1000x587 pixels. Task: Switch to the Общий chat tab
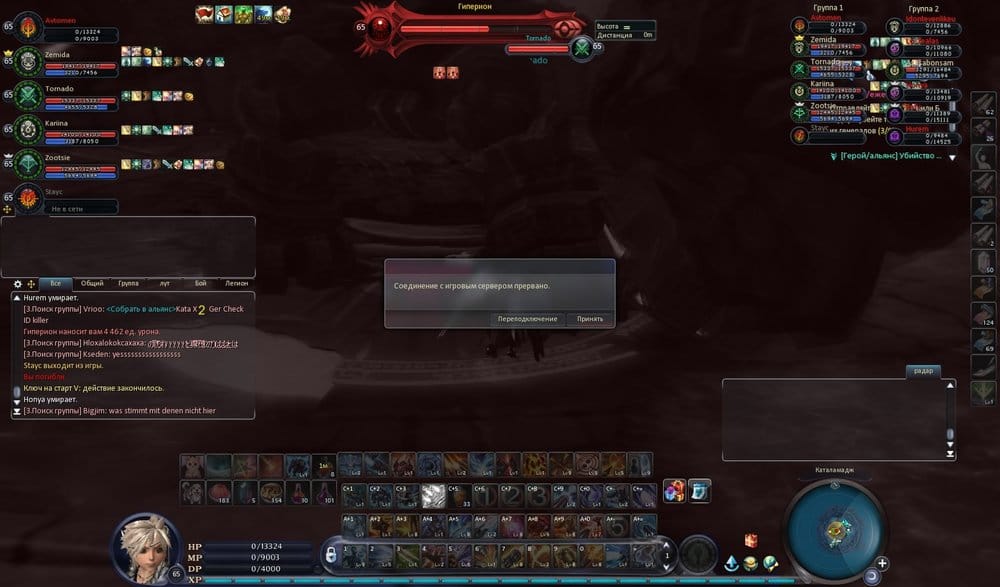tap(92, 284)
